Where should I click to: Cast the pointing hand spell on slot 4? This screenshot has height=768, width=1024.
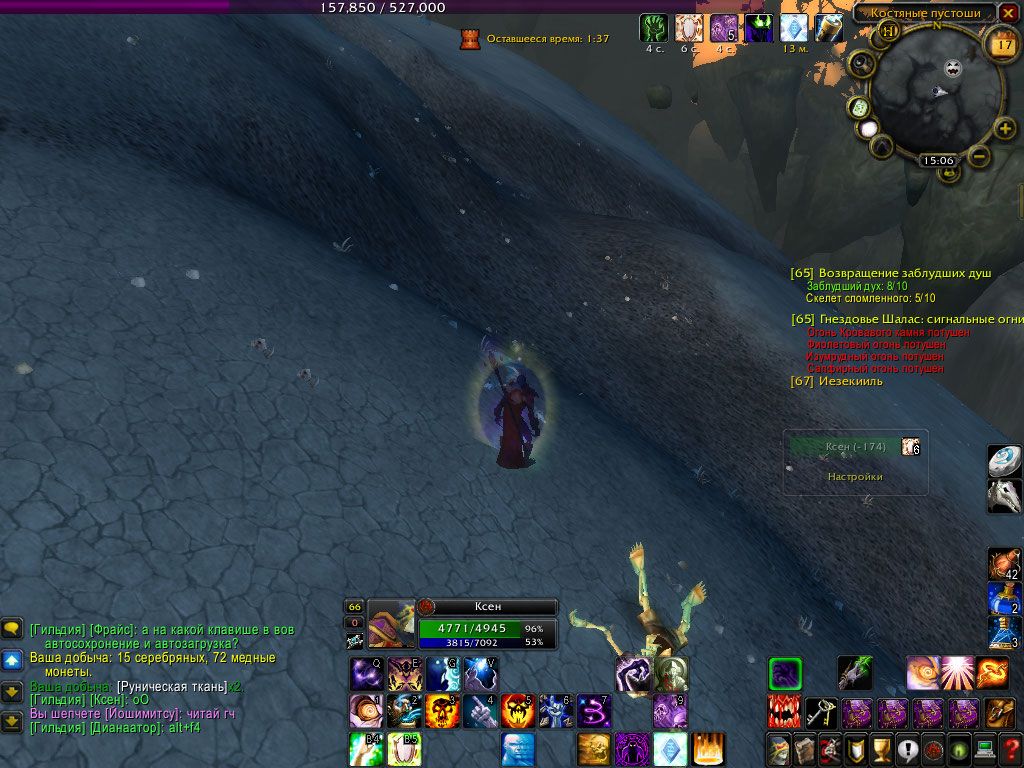[479, 711]
